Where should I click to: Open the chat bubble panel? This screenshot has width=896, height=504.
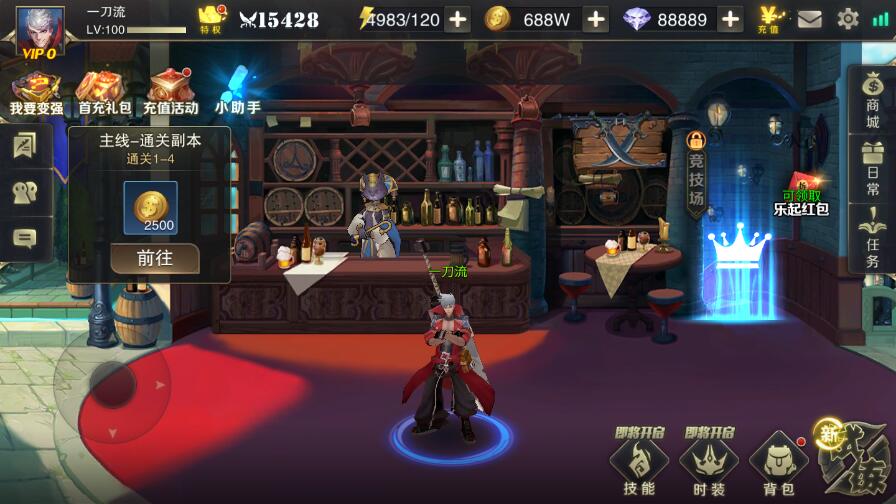(x=24, y=238)
